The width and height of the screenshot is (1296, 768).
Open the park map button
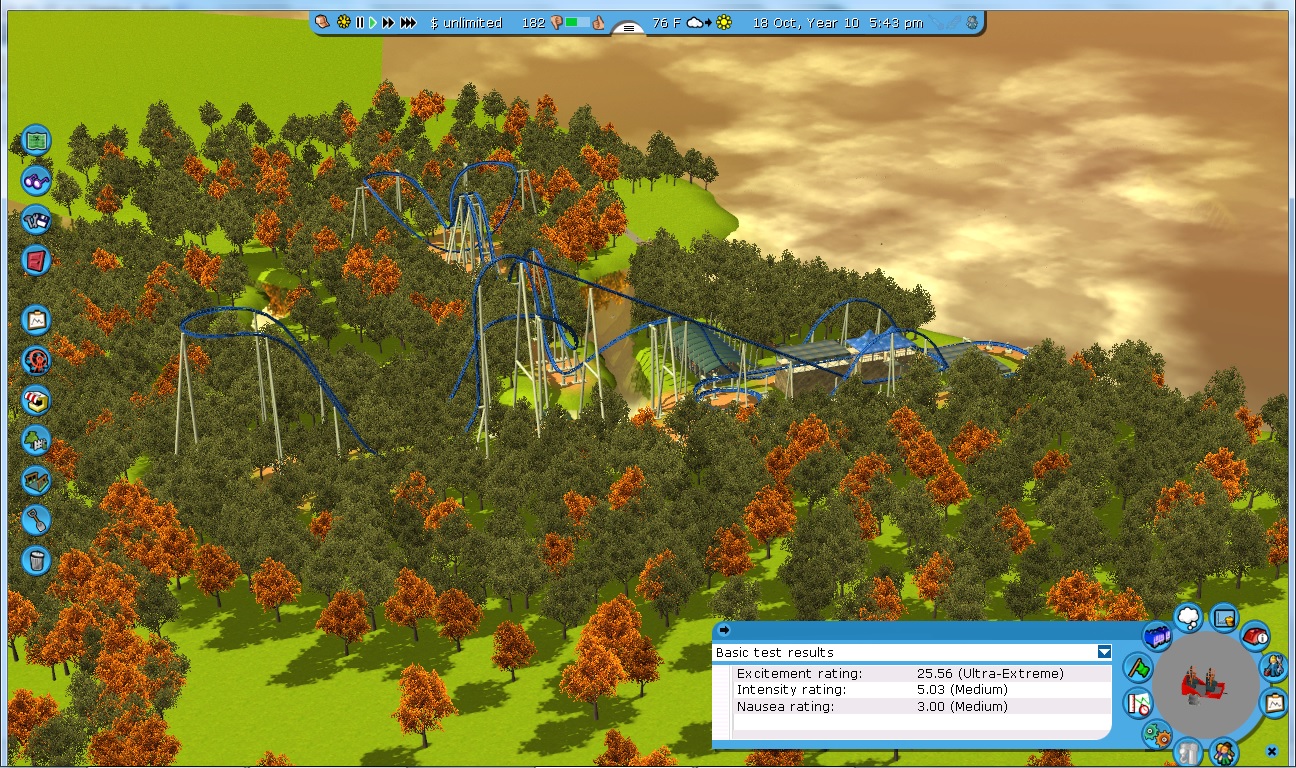click(36, 140)
